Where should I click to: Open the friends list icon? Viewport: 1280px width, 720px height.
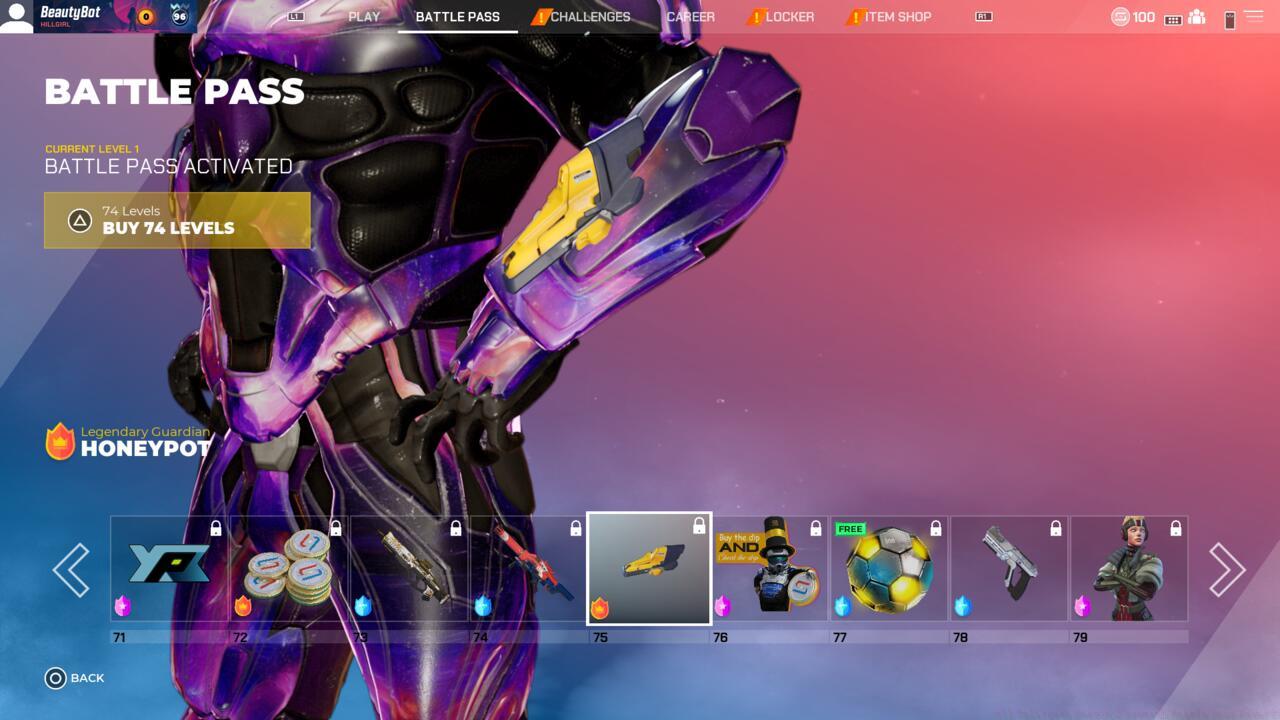(1197, 17)
